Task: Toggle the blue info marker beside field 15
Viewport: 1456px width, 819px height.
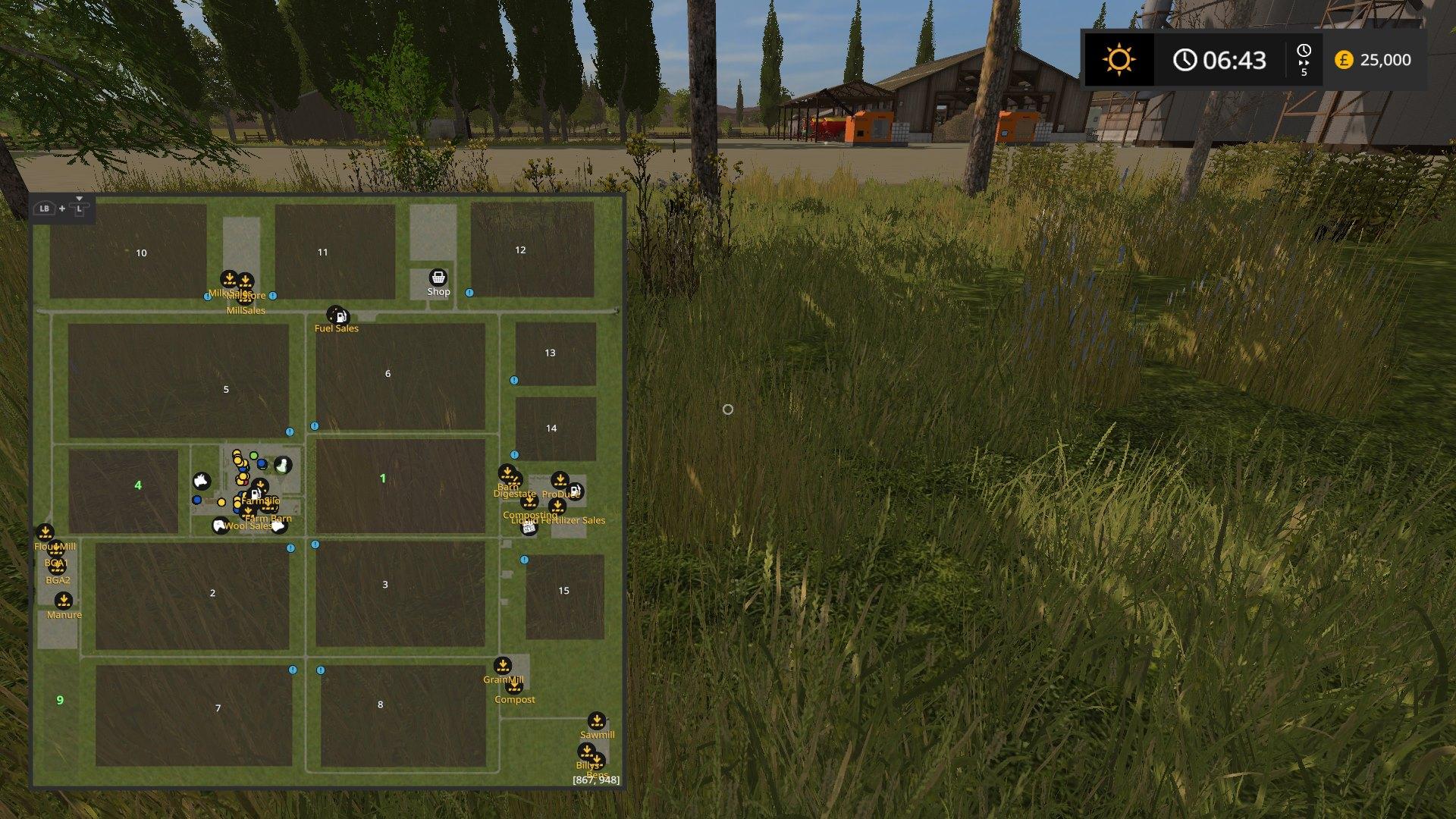Action: point(523,560)
